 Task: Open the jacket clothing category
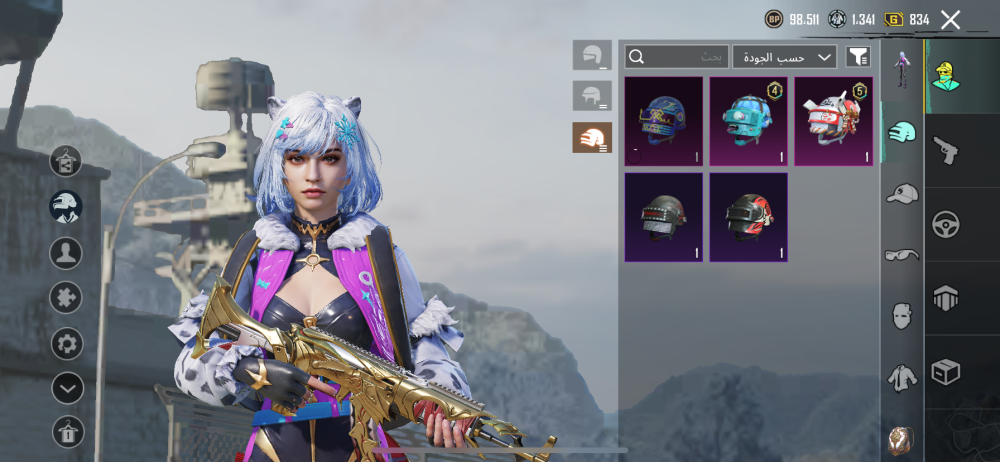(x=902, y=377)
